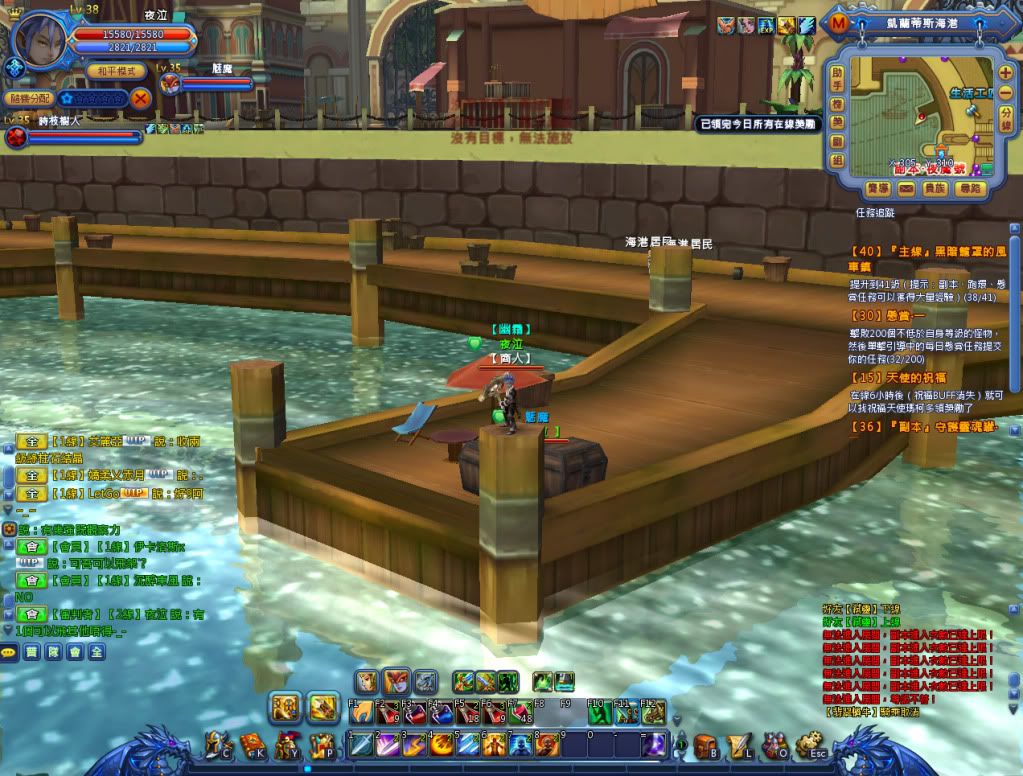This screenshot has width=1023, height=776.
Task: Select party member 騎枝樹人 portrait
Action: click(15, 136)
